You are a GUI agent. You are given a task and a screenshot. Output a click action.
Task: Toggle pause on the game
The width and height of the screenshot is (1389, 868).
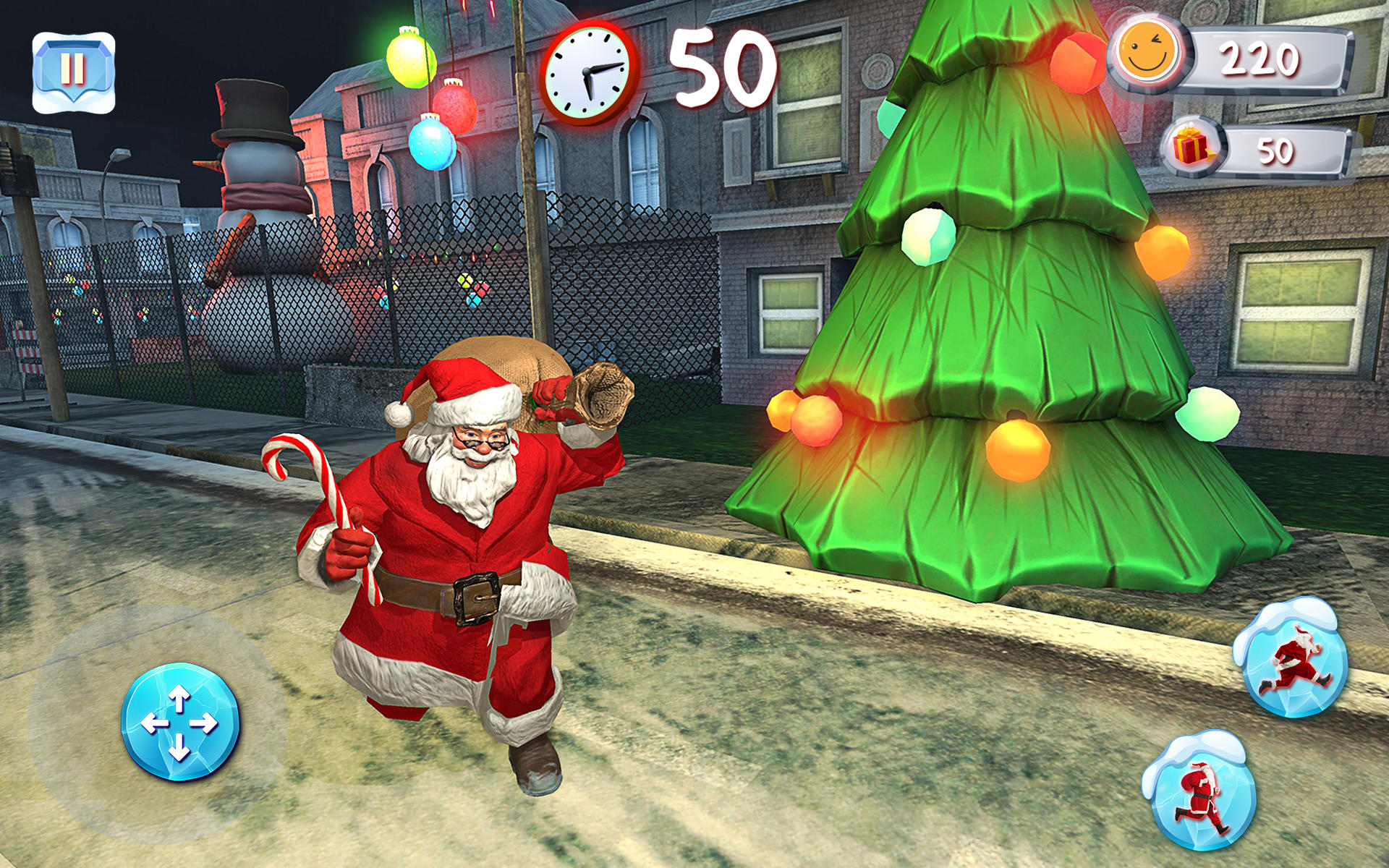click(x=72, y=69)
